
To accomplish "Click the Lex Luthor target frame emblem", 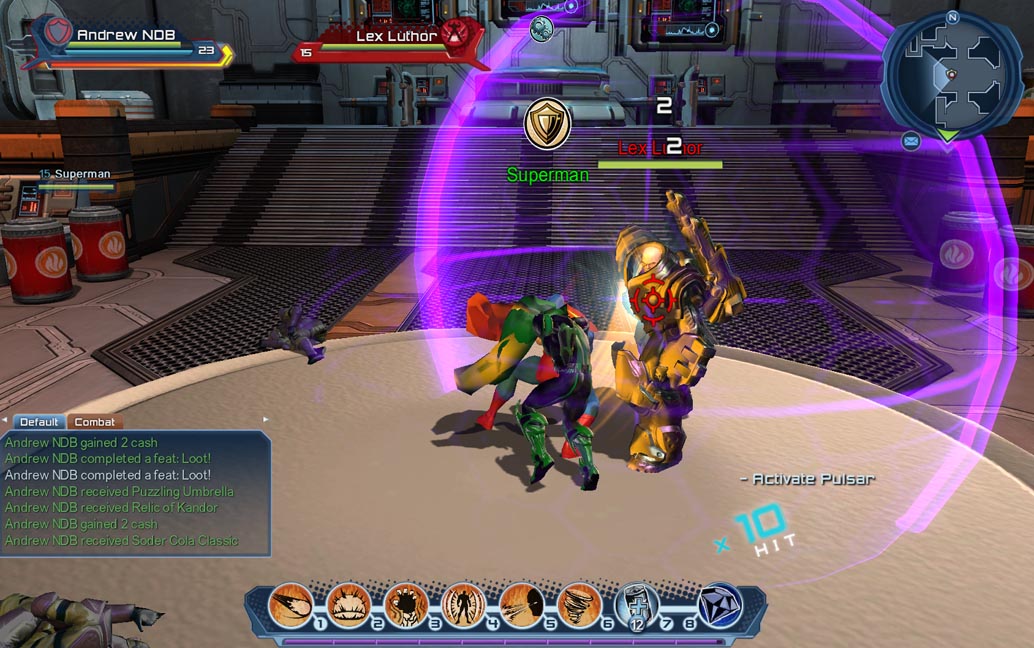I will tap(456, 34).
